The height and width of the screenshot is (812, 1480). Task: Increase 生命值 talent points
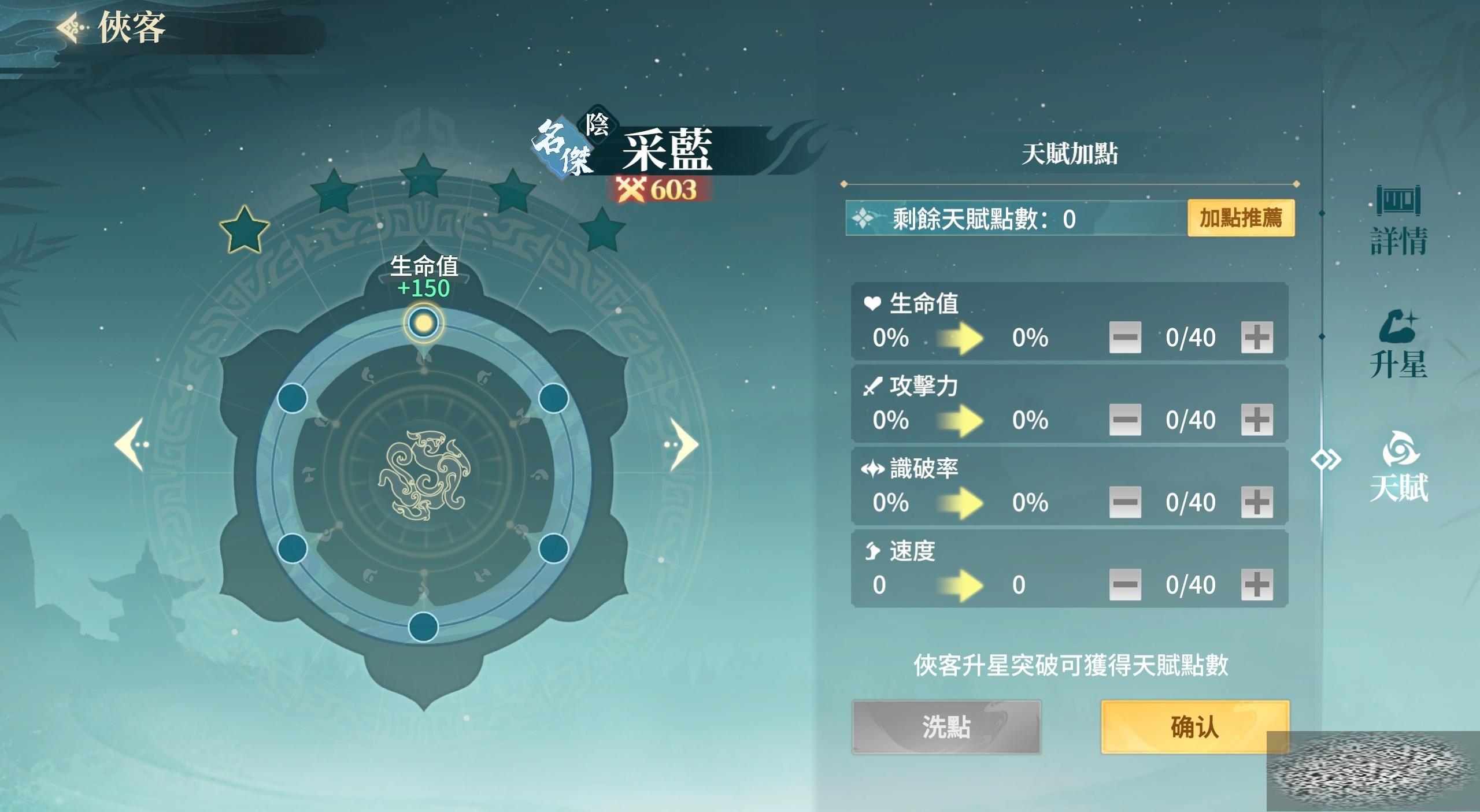pyautogui.click(x=1256, y=338)
